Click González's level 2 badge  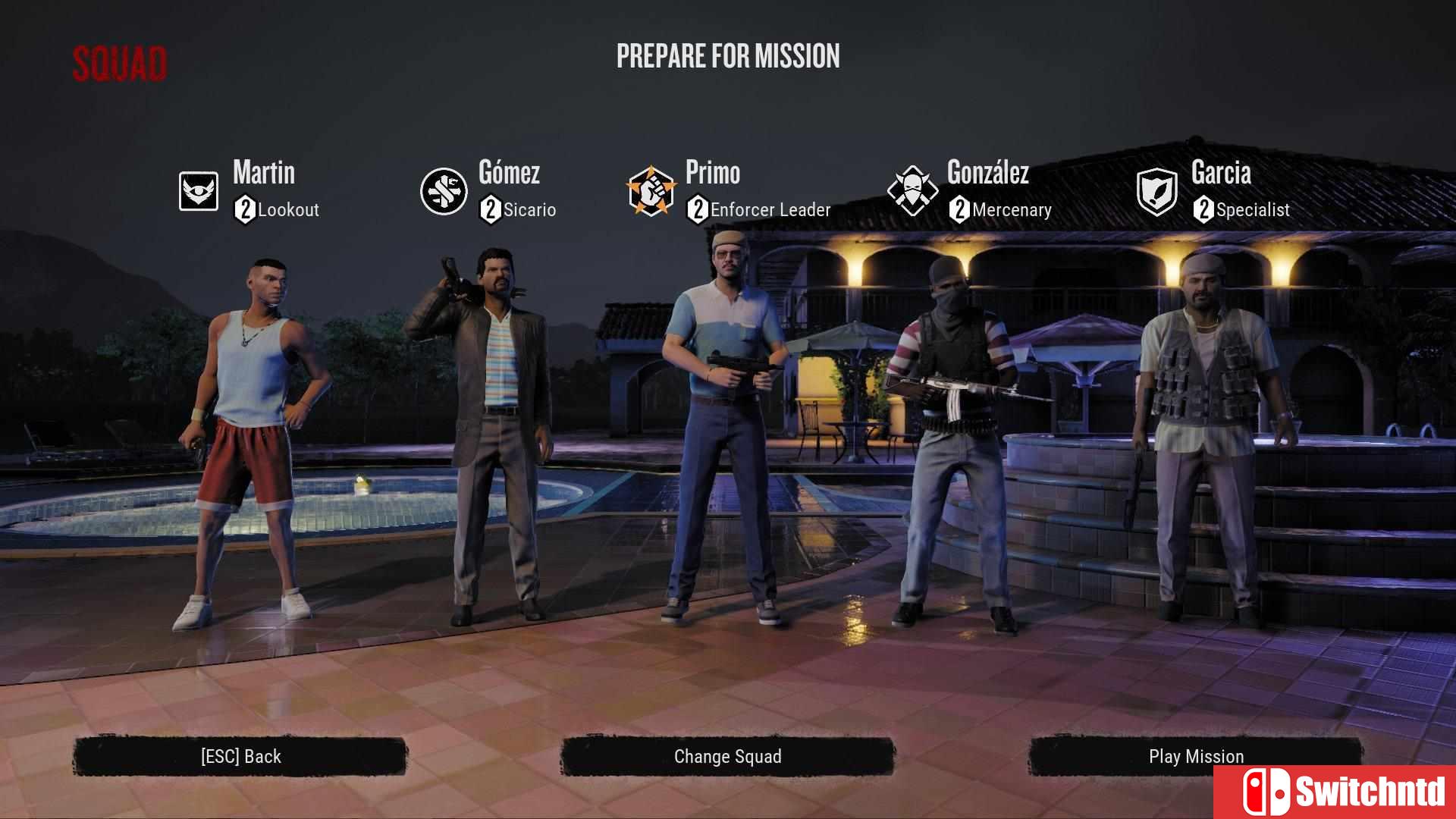pyautogui.click(x=959, y=210)
